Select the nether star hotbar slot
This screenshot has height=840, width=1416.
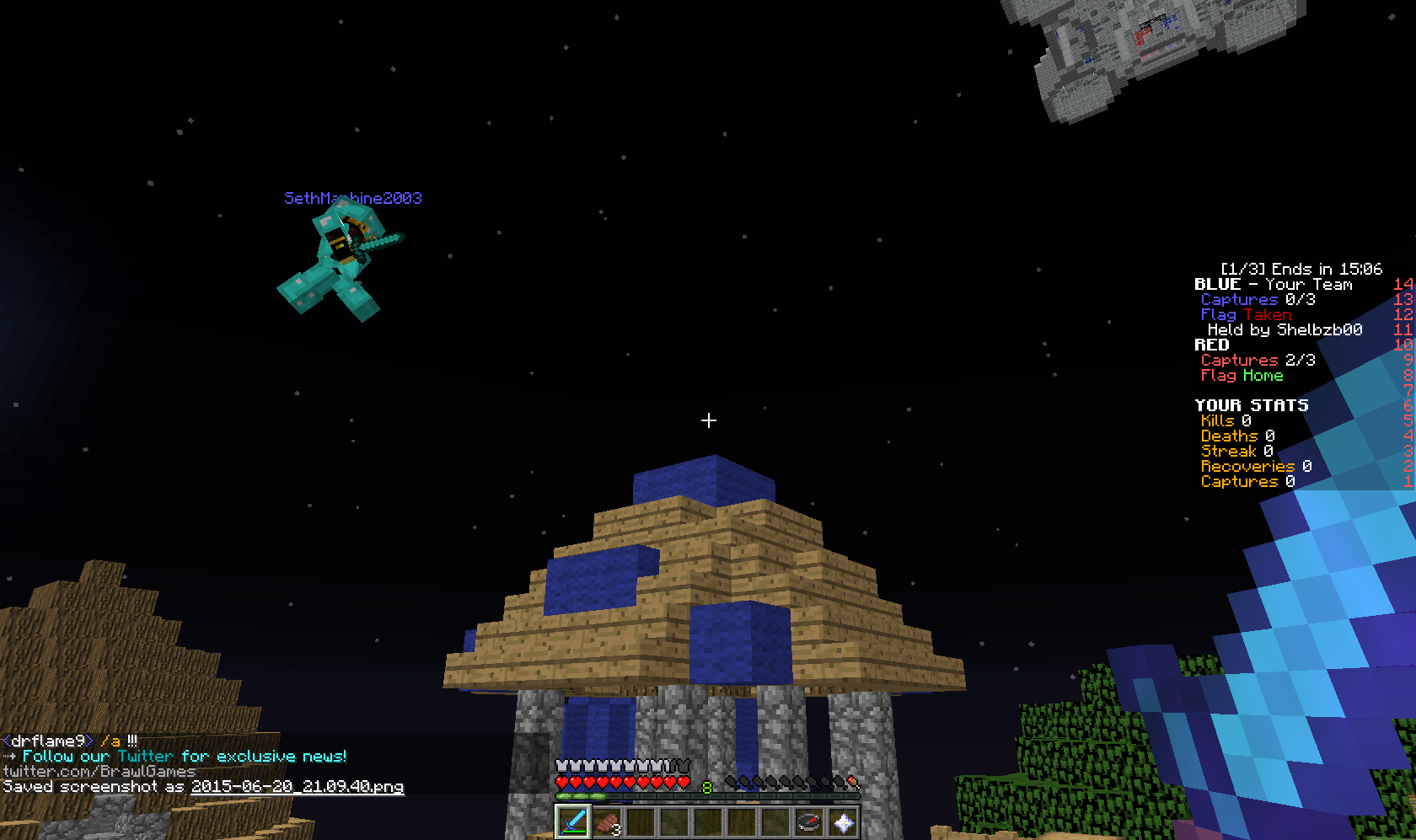pyautogui.click(x=843, y=821)
